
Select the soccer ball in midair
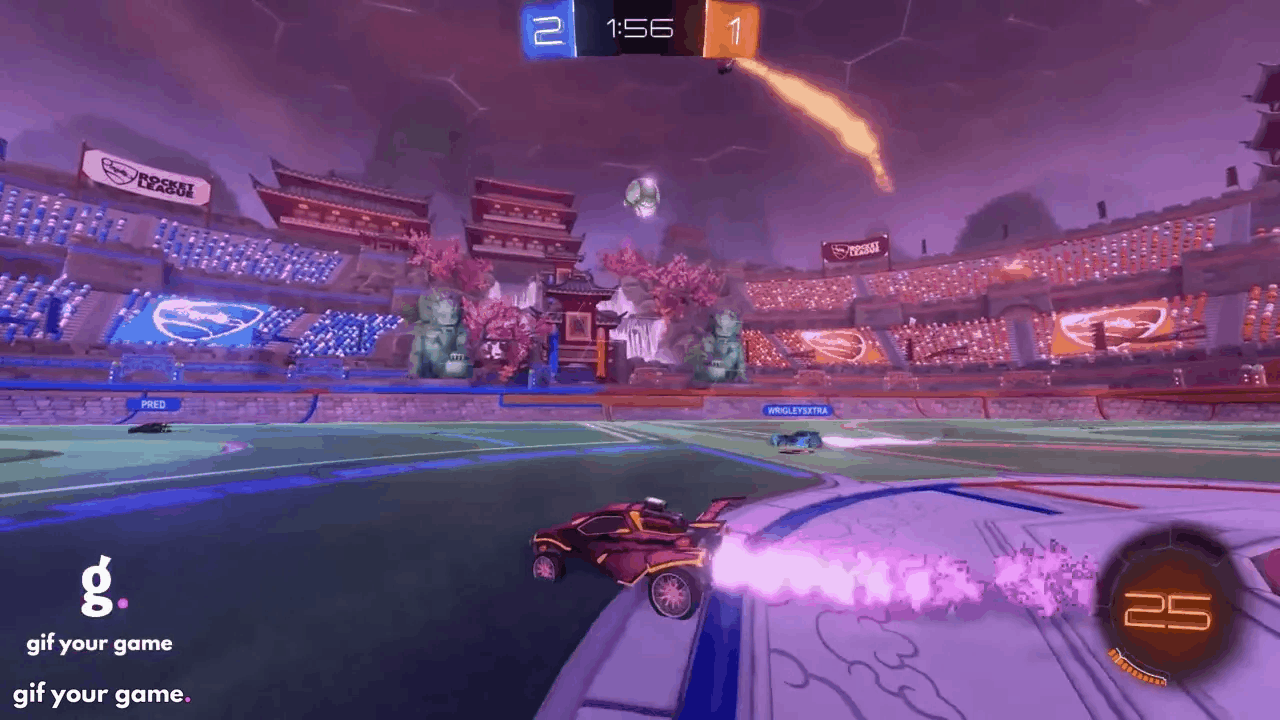click(643, 194)
